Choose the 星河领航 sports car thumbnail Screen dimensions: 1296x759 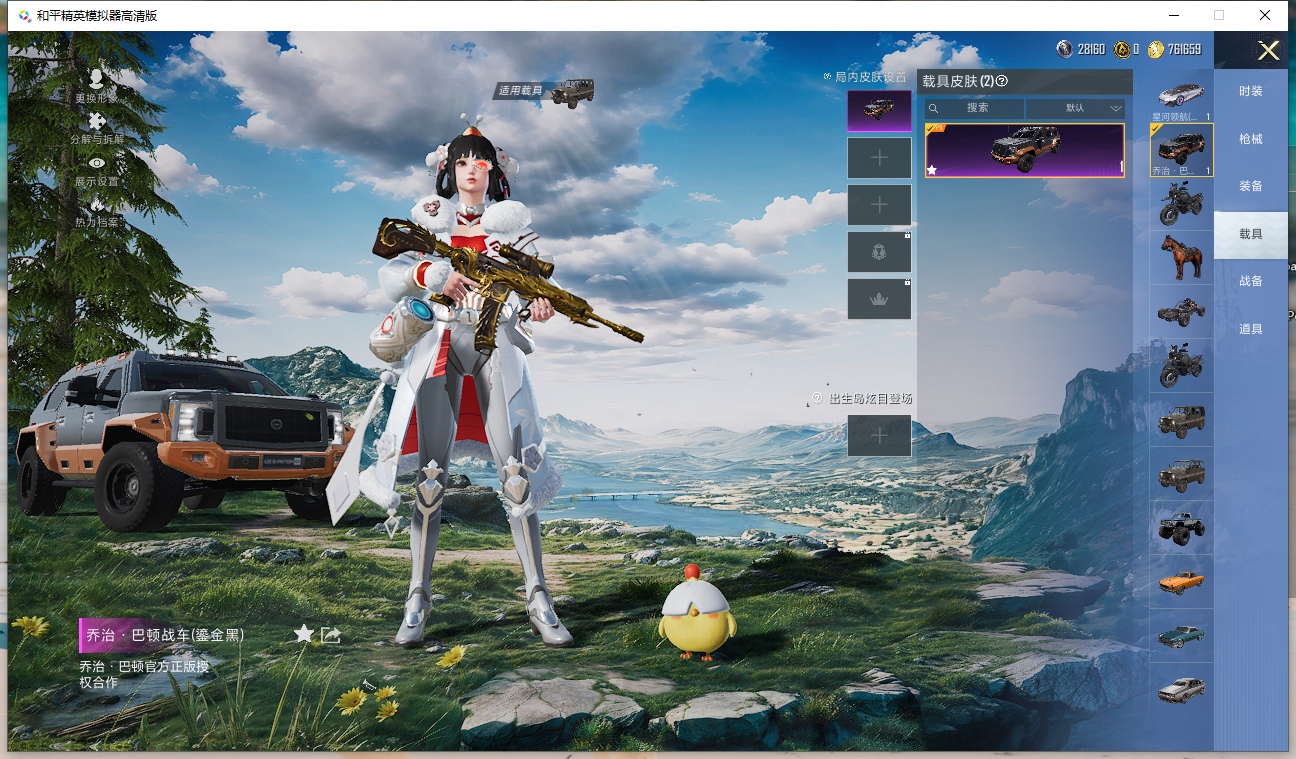1181,95
